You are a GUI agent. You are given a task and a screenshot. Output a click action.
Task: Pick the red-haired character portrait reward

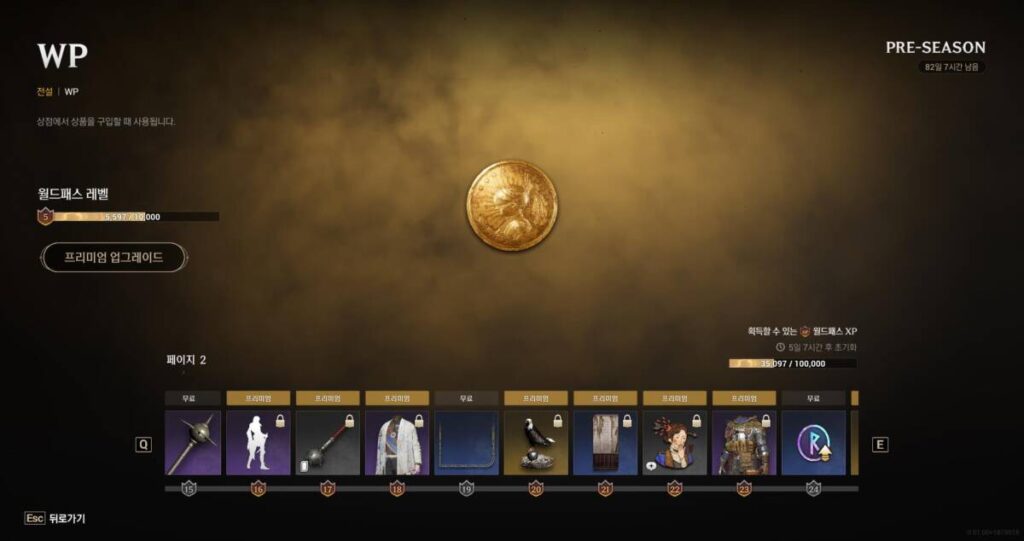pos(674,443)
